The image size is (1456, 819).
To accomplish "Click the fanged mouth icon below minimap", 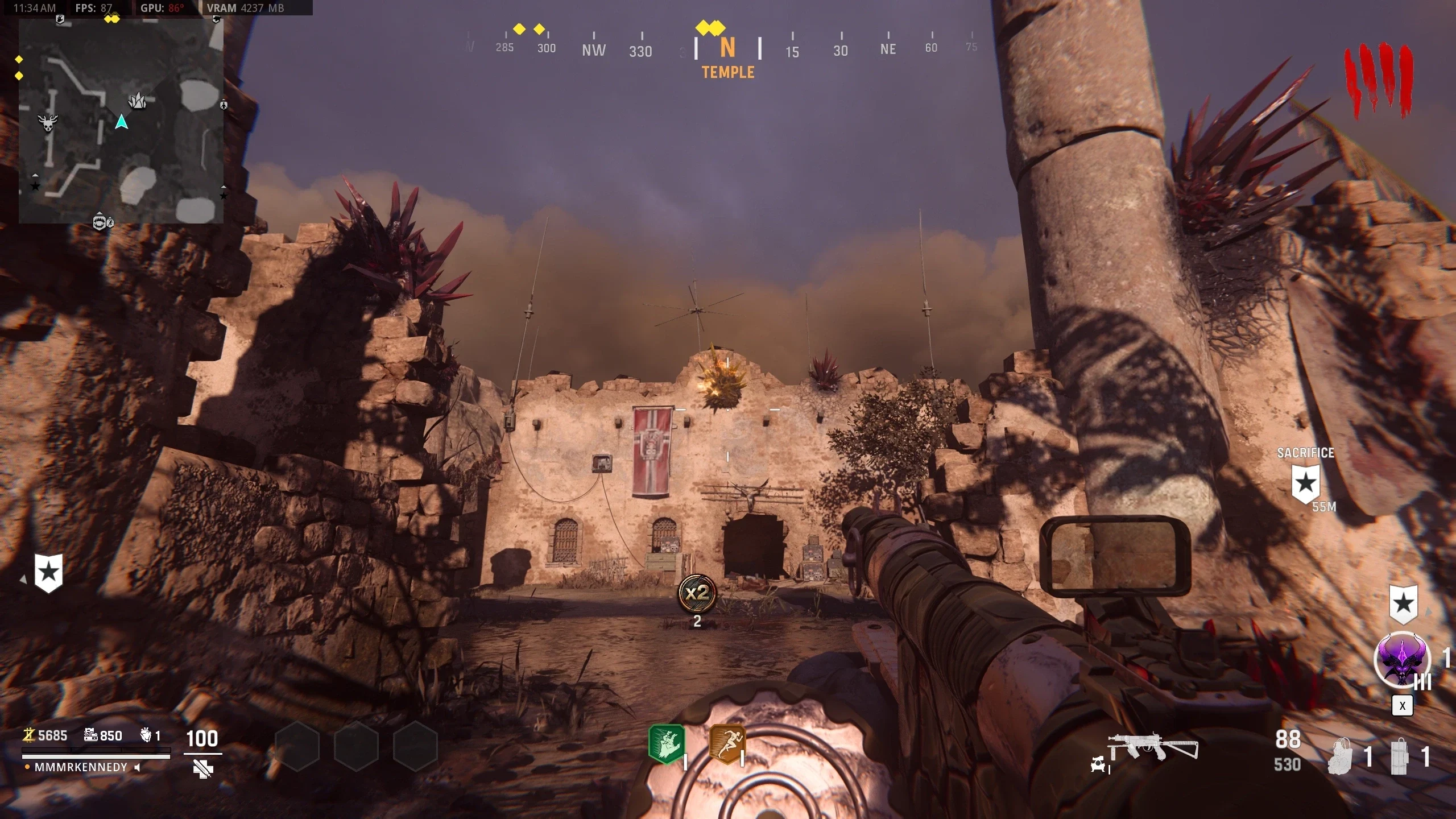I will pos(100,222).
